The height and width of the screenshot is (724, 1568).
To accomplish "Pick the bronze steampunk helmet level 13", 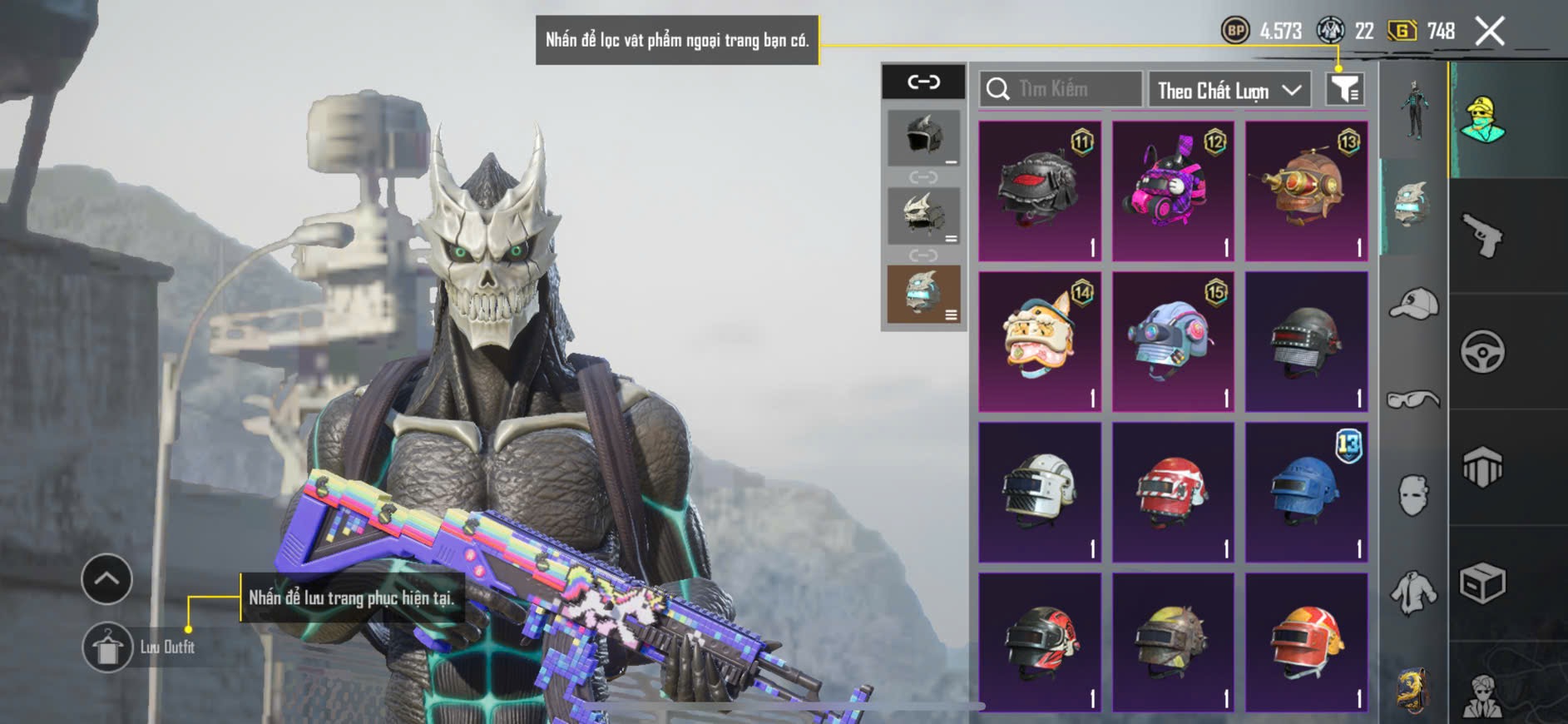I will coord(1306,191).
